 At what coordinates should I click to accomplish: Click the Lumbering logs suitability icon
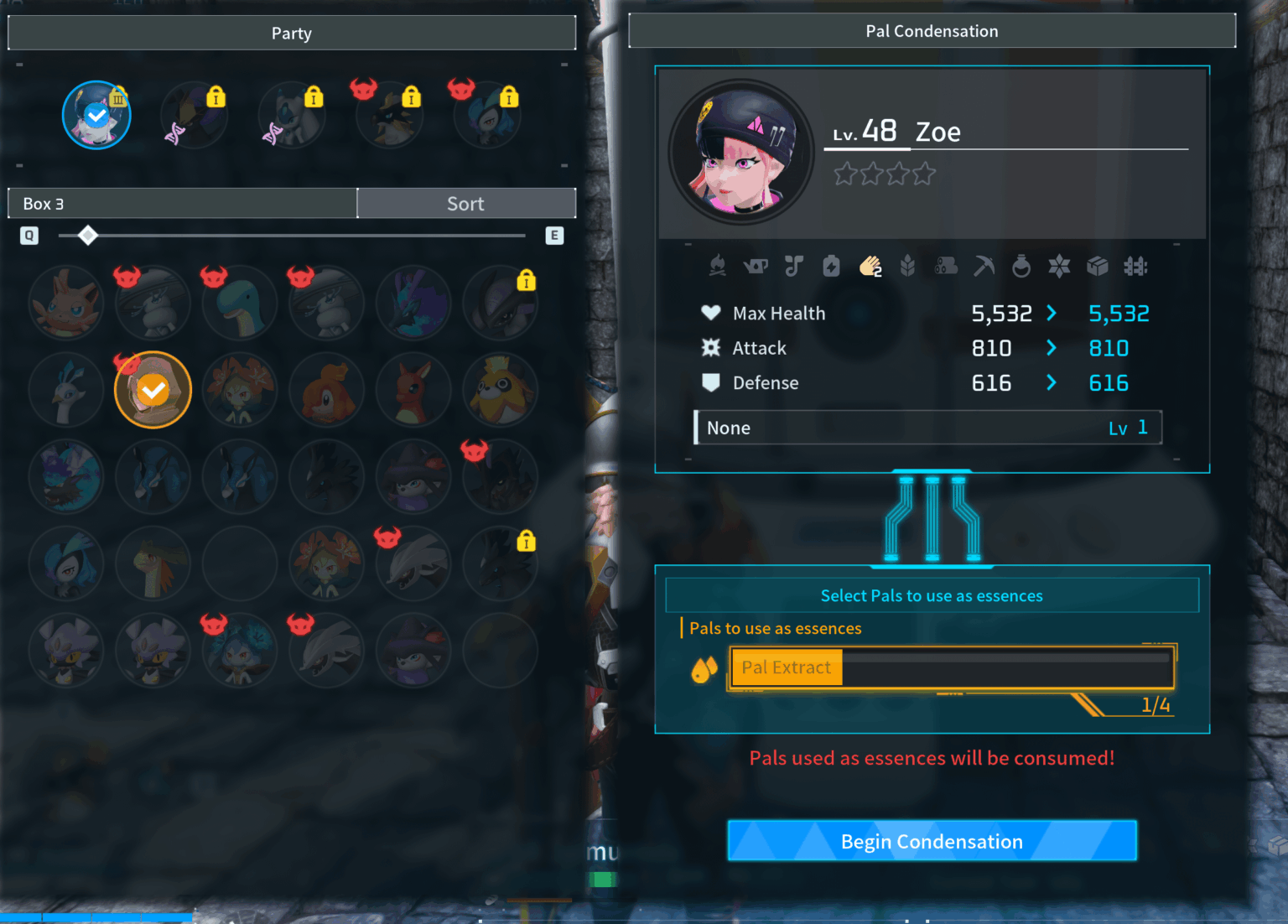[945, 267]
